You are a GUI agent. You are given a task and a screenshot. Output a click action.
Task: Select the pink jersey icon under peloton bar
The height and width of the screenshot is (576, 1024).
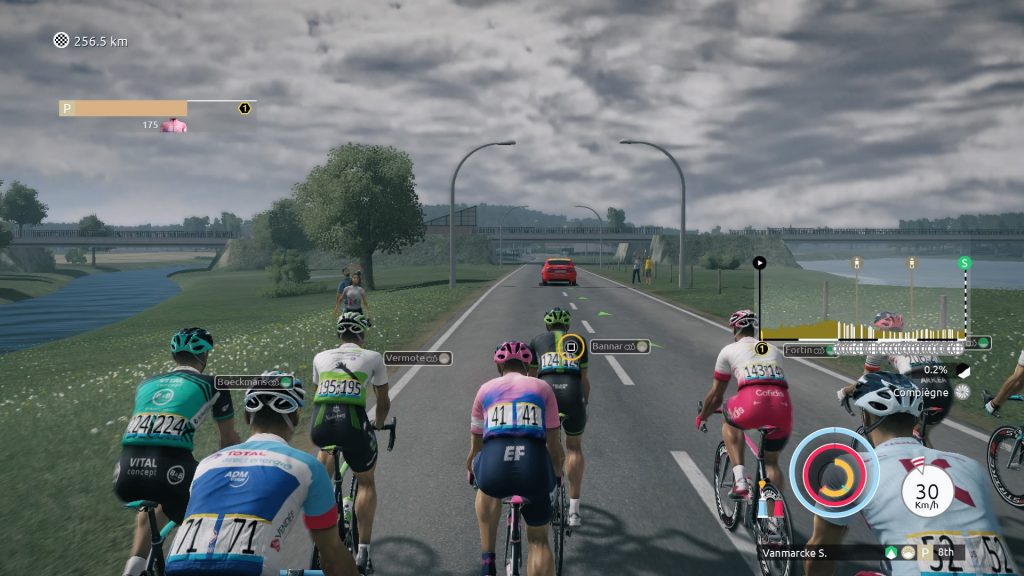(174, 126)
